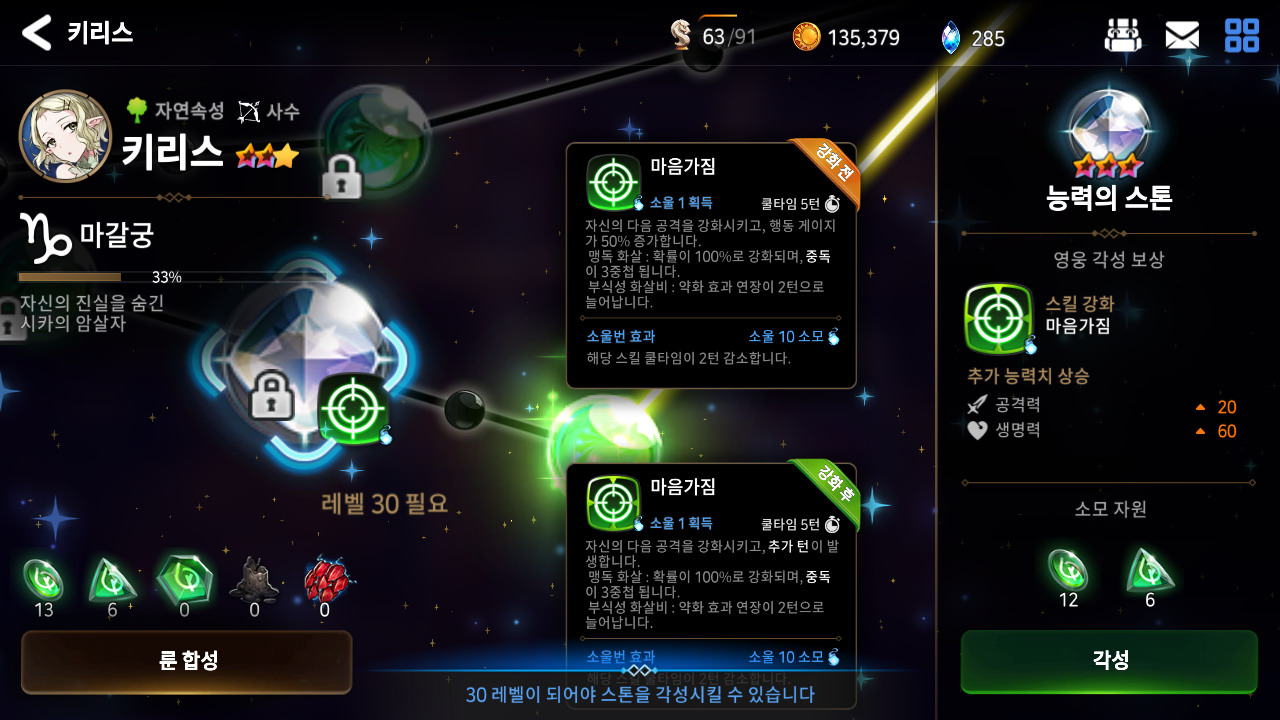Open the blue grid menu icon
Viewport: 1280px width, 720px height.
tap(1241, 36)
